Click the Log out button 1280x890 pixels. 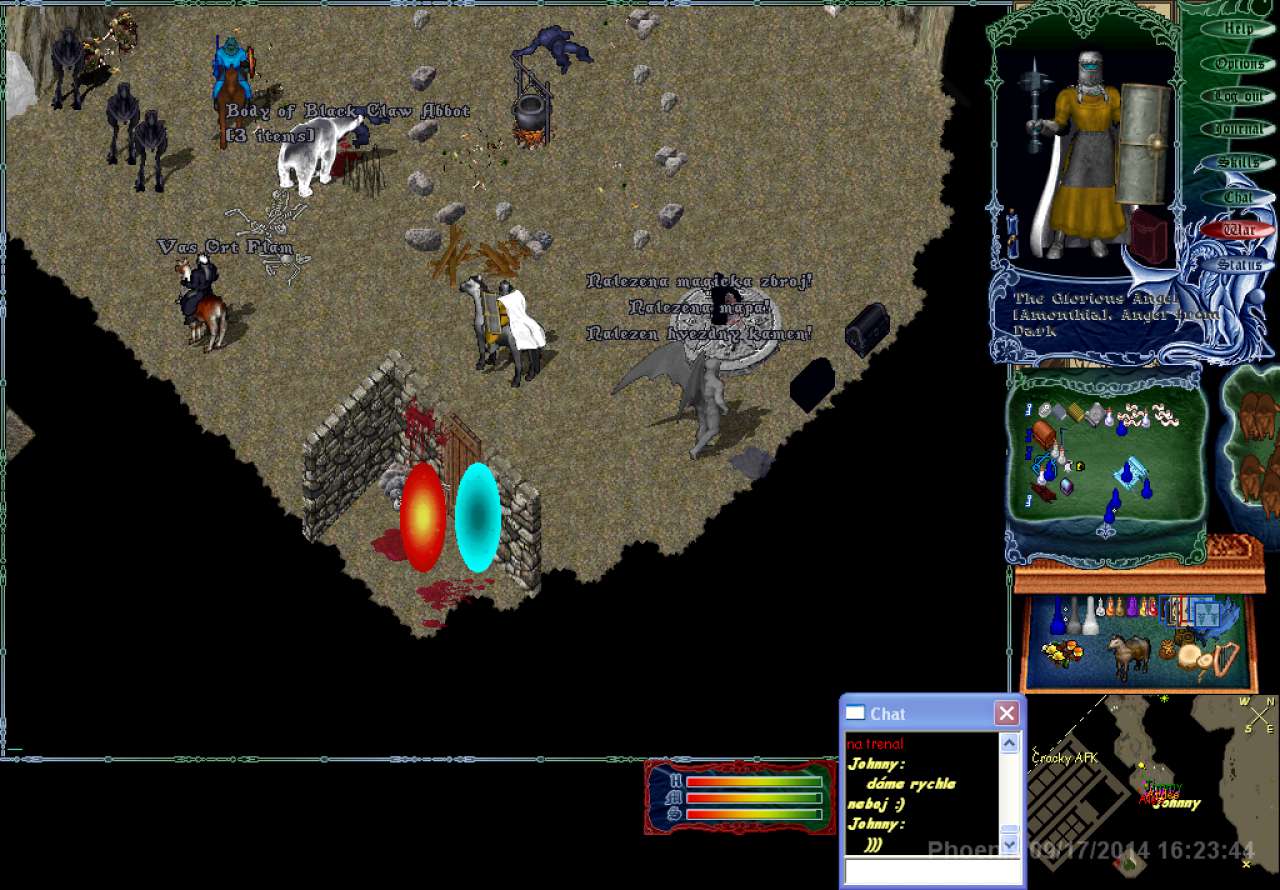pyautogui.click(x=1238, y=96)
